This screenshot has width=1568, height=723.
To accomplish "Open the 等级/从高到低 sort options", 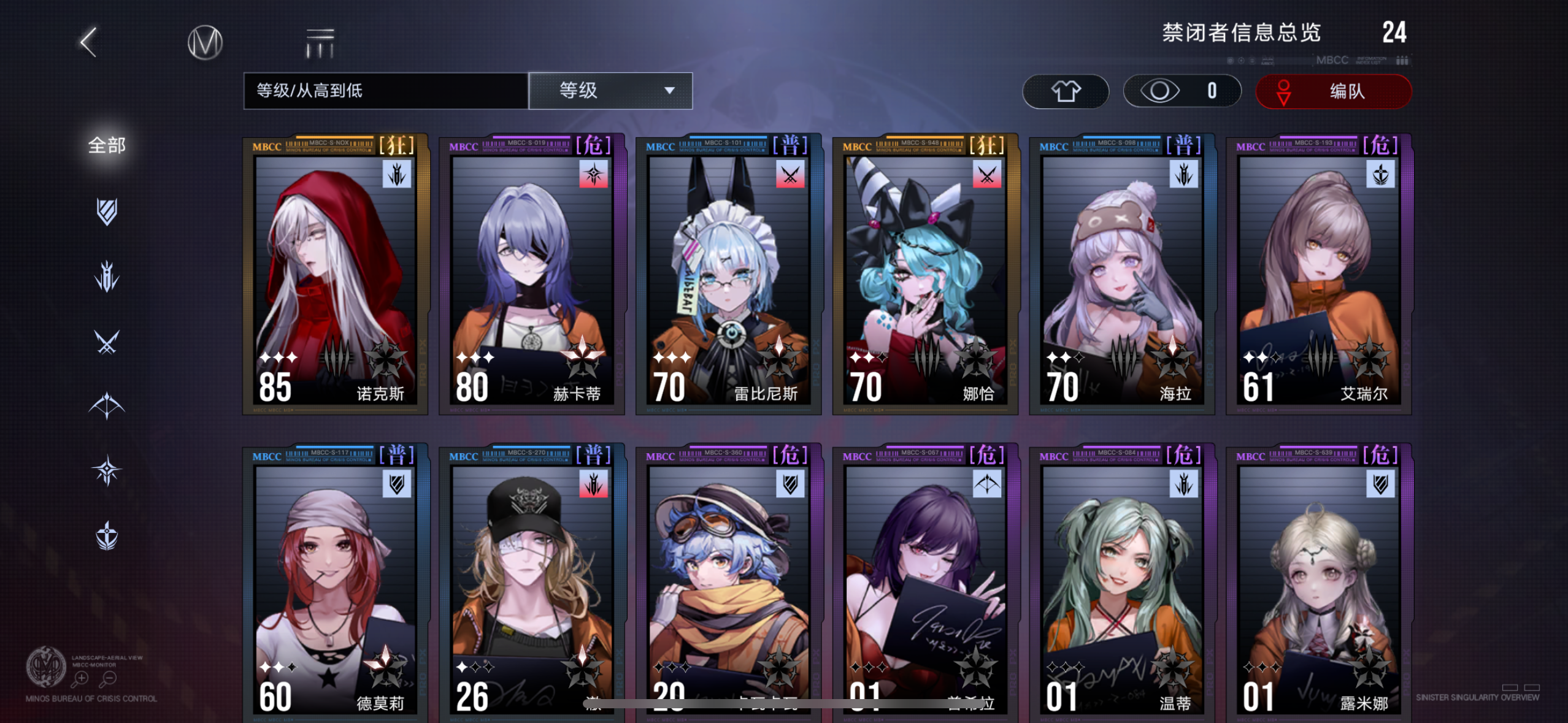I will click(x=385, y=91).
